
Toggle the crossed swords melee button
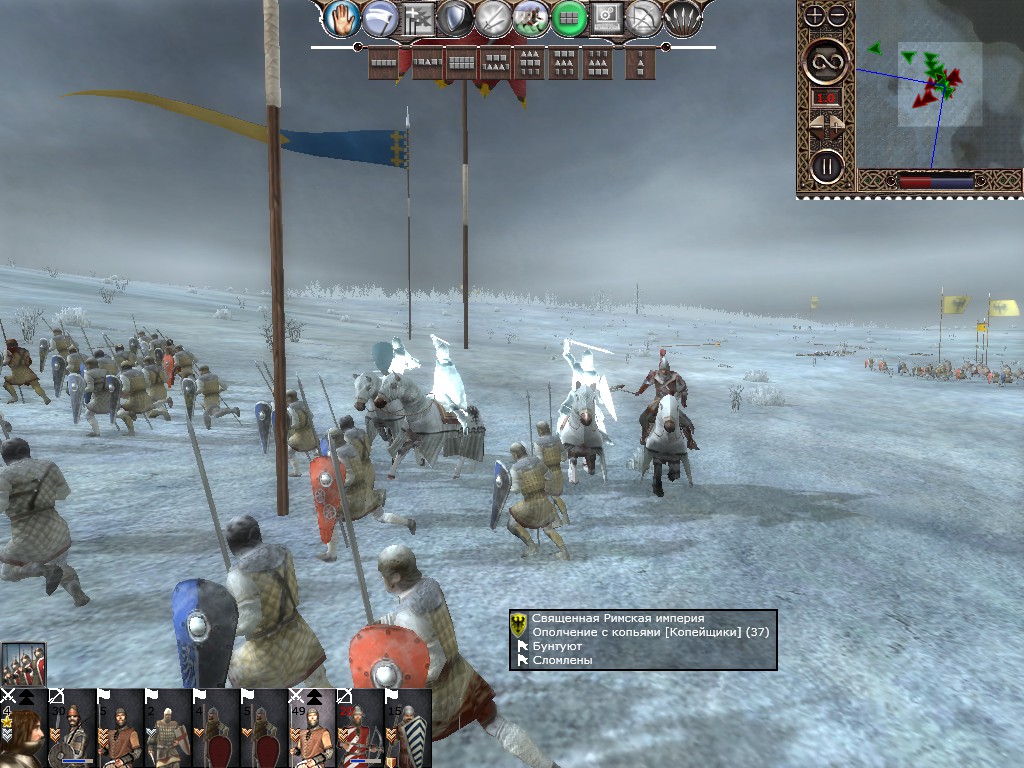coord(493,17)
